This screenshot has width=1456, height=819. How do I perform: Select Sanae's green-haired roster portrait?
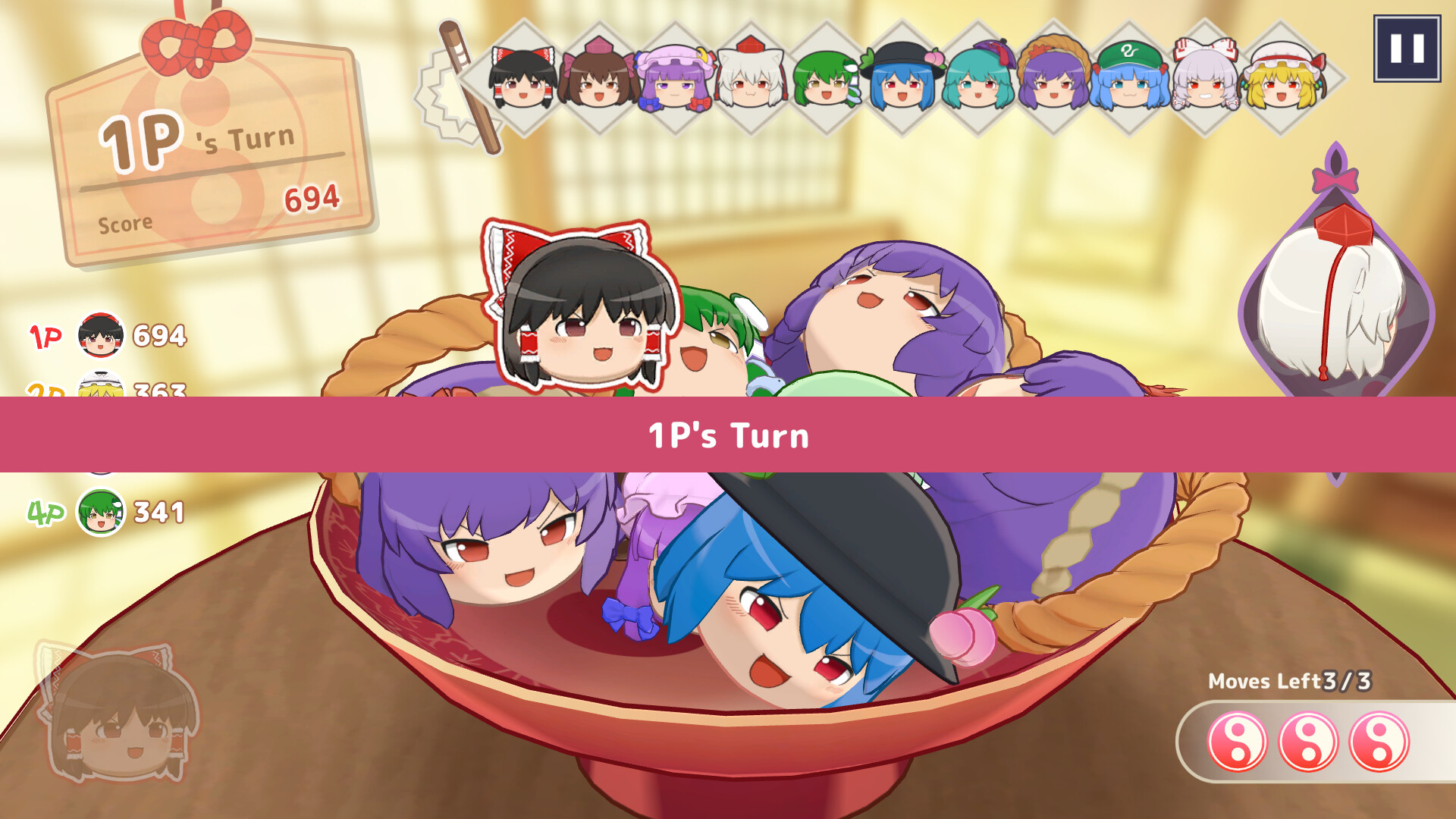coord(827,80)
